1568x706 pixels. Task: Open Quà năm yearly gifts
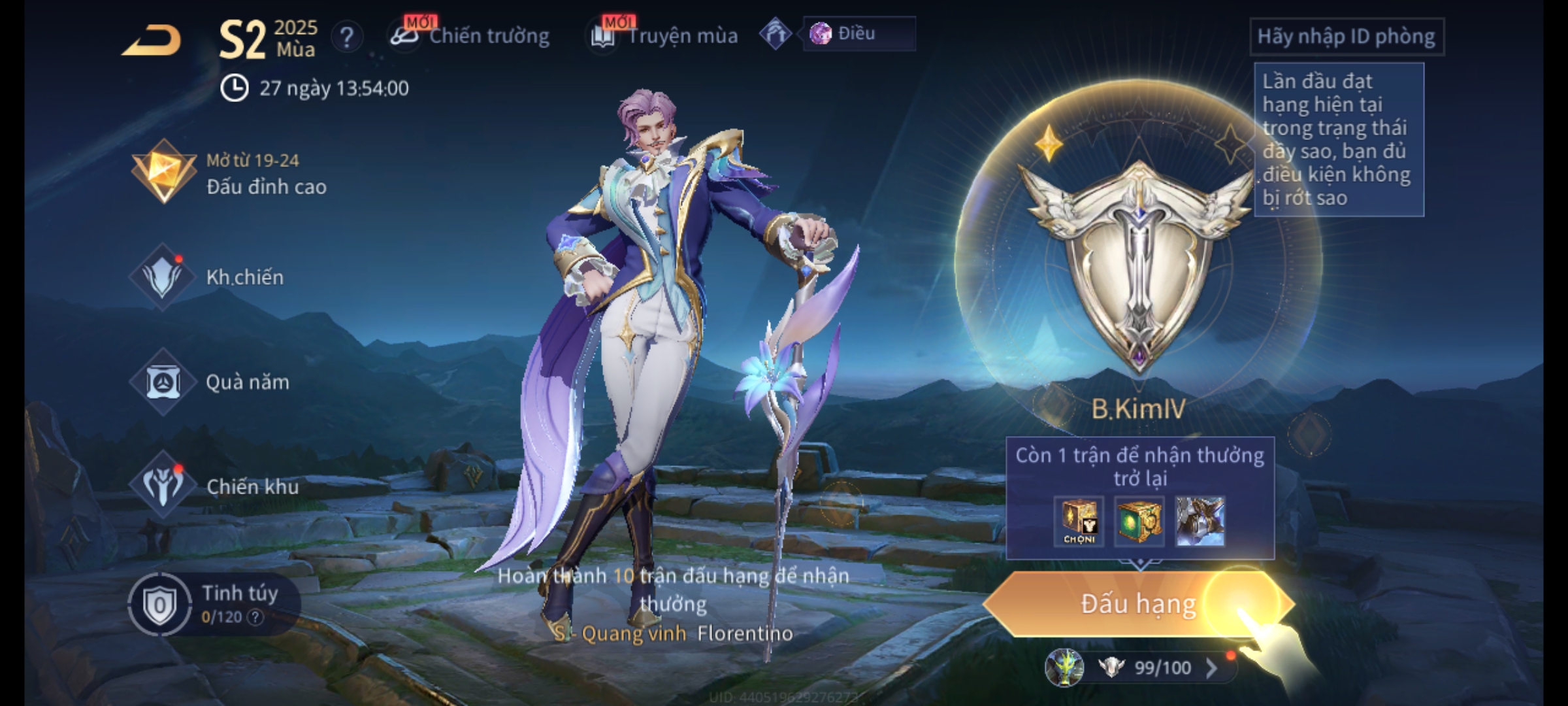(210, 382)
